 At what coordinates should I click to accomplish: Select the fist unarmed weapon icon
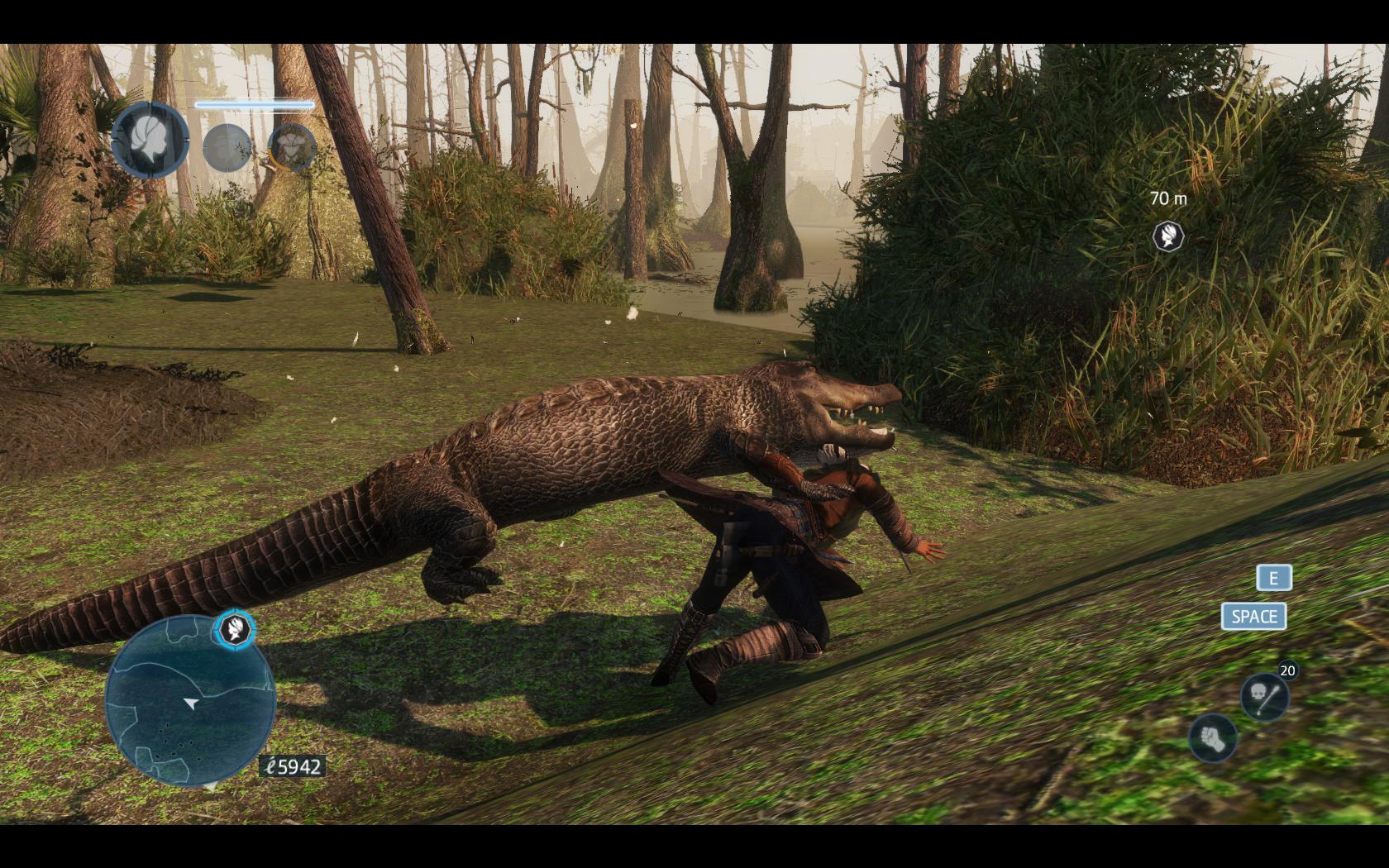[1212, 737]
